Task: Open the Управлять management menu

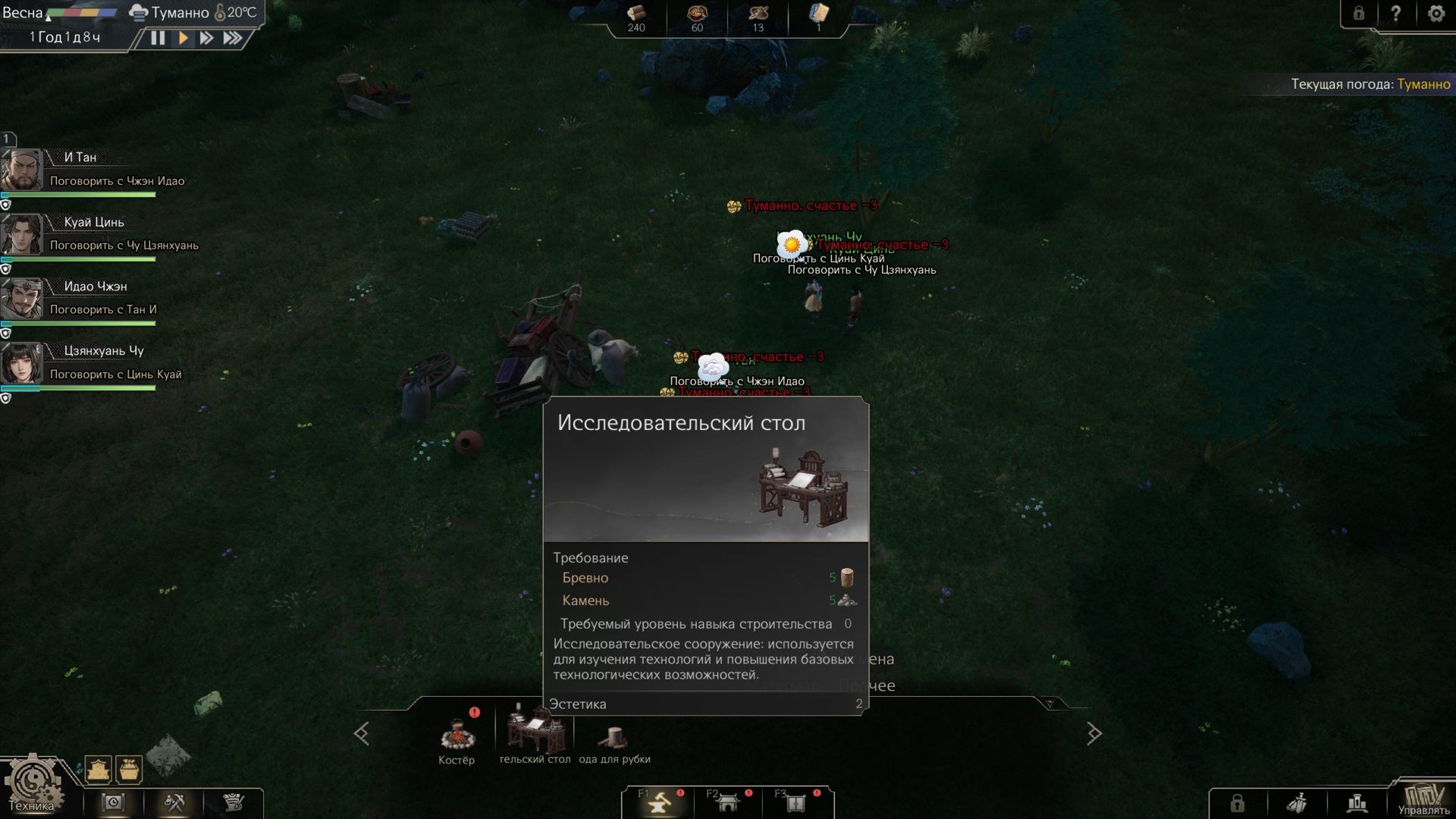Action: pyautogui.click(x=1423, y=799)
